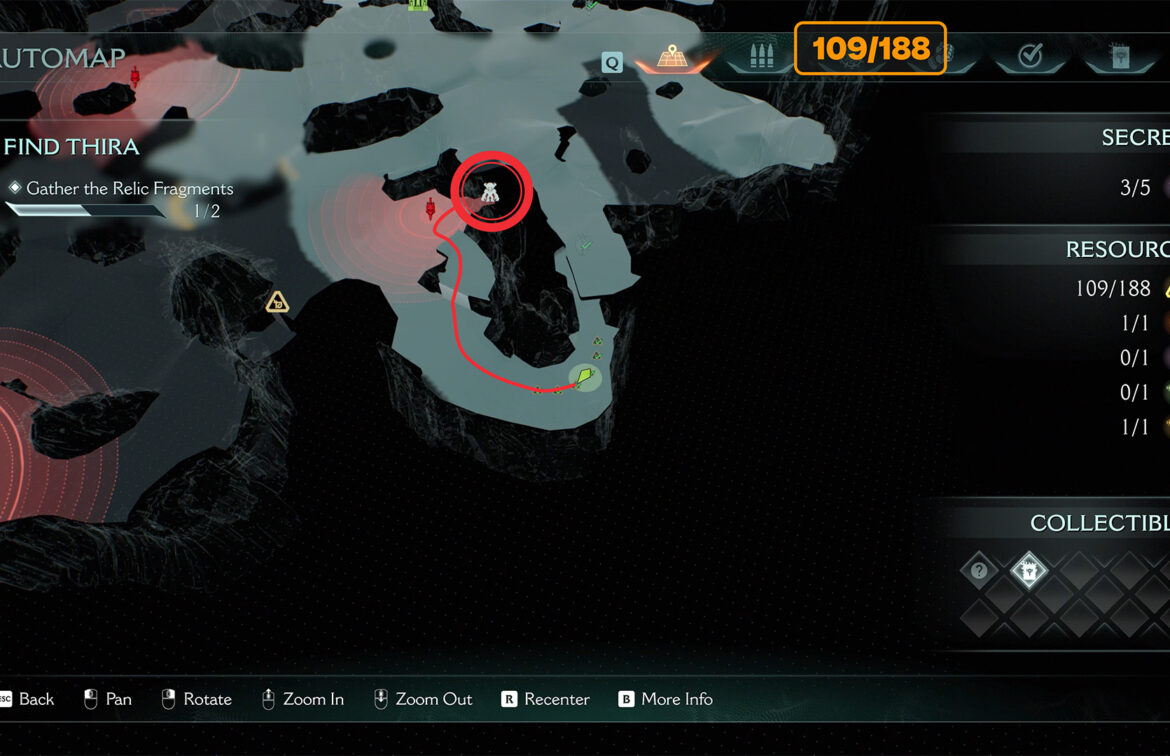Switch to the automap tab
Screen dimensions: 1170x756
[x=672, y=58]
